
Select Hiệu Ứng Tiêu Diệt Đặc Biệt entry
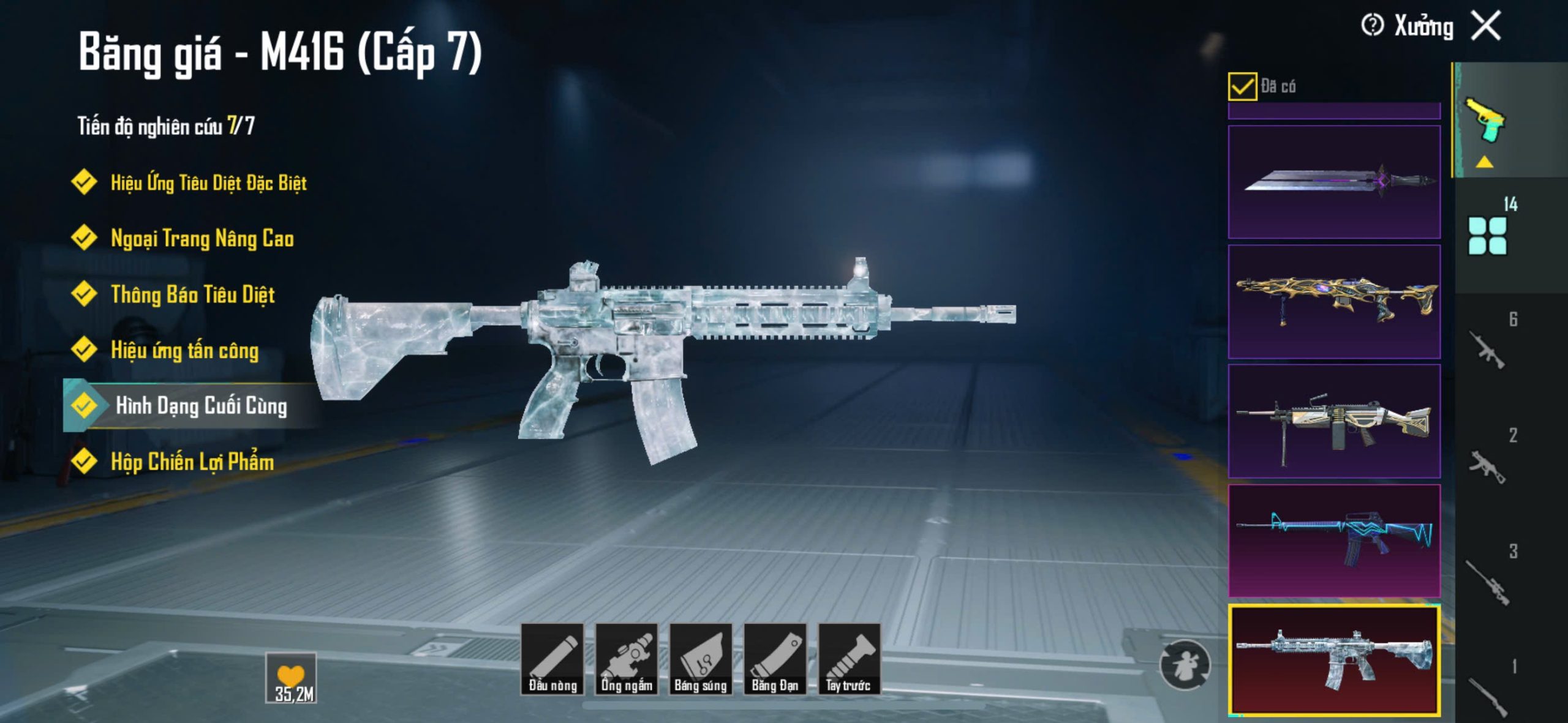[208, 183]
